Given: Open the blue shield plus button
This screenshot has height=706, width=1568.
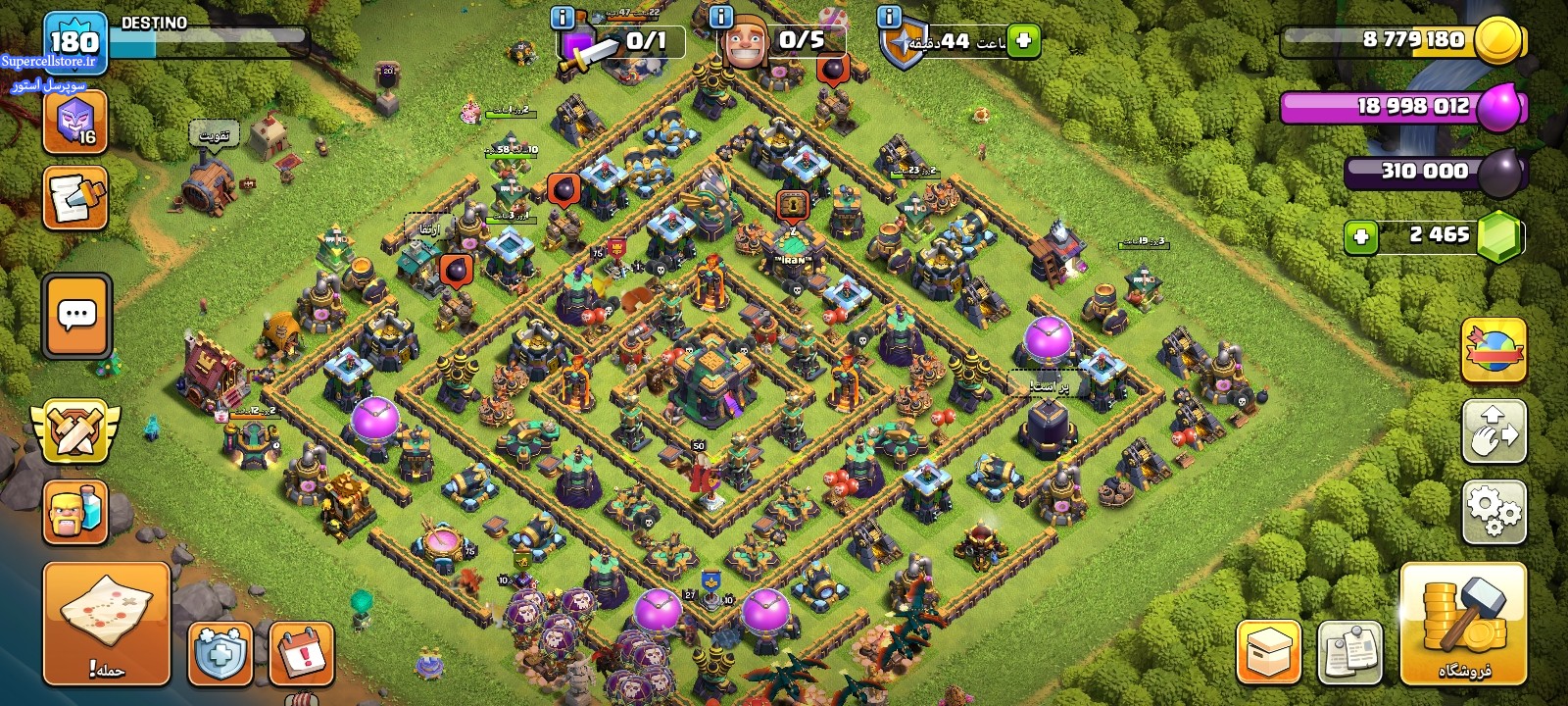Looking at the screenshot, I should [220, 652].
